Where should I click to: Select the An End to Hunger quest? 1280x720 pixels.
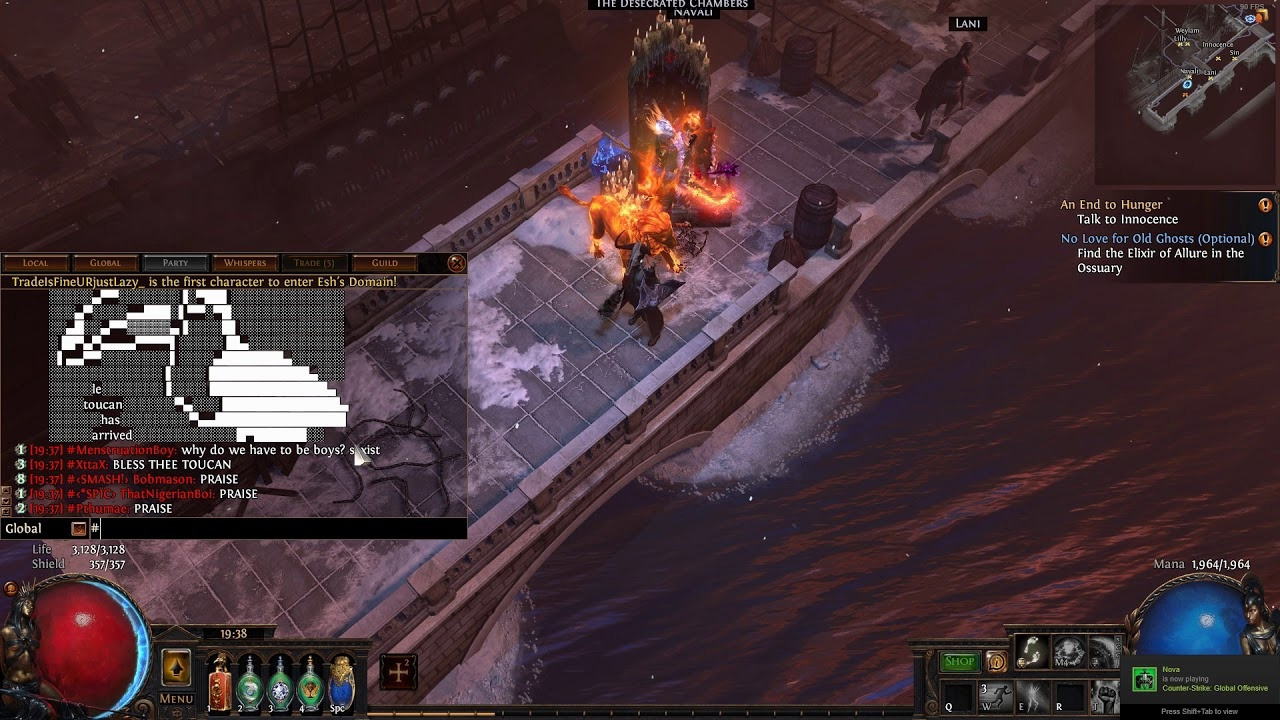pos(1111,205)
